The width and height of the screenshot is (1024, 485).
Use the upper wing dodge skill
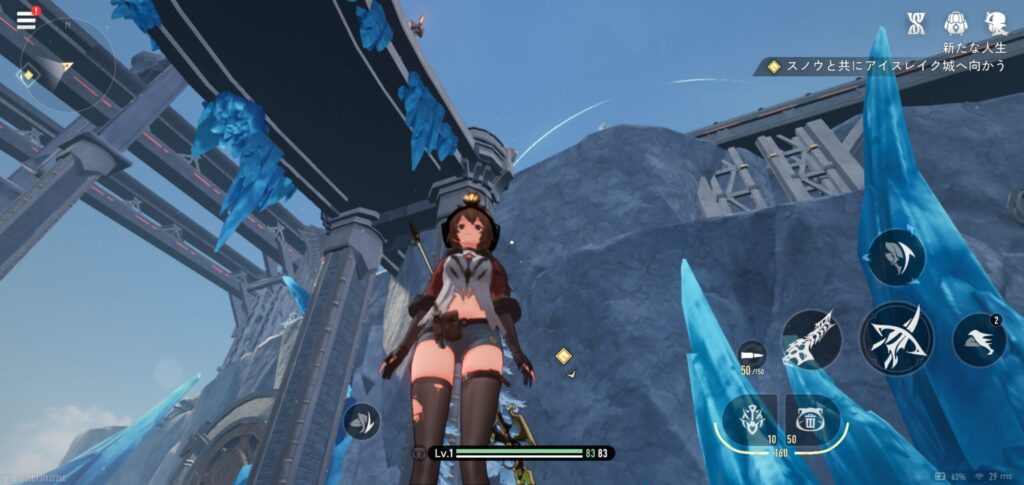tap(896, 257)
